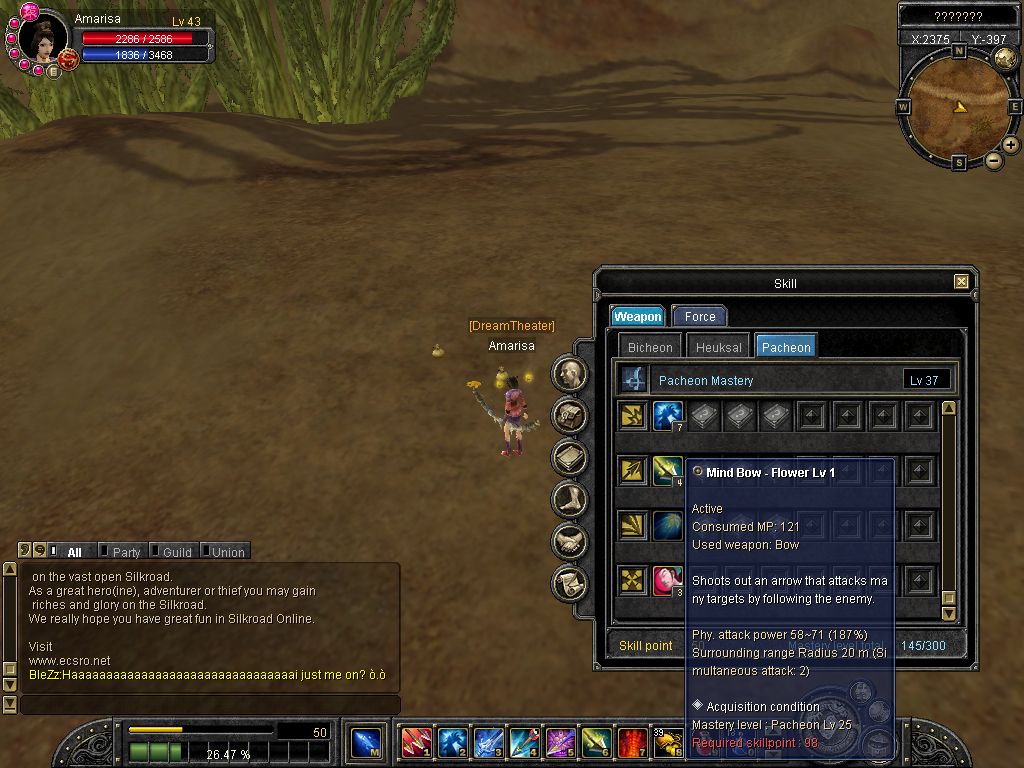Screen dimensions: 1024x768
Task: Click the handshake side menu button
Action: tap(570, 541)
